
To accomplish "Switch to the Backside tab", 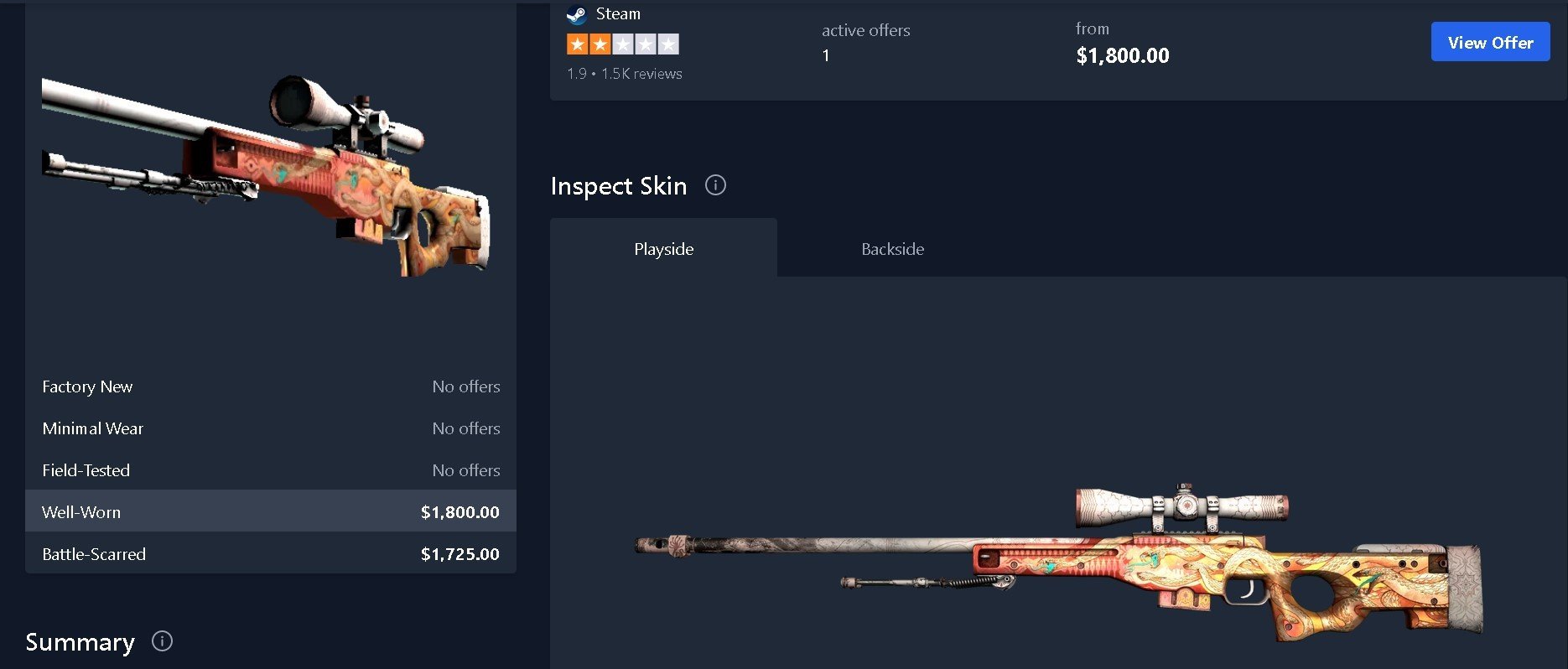I will click(x=892, y=248).
